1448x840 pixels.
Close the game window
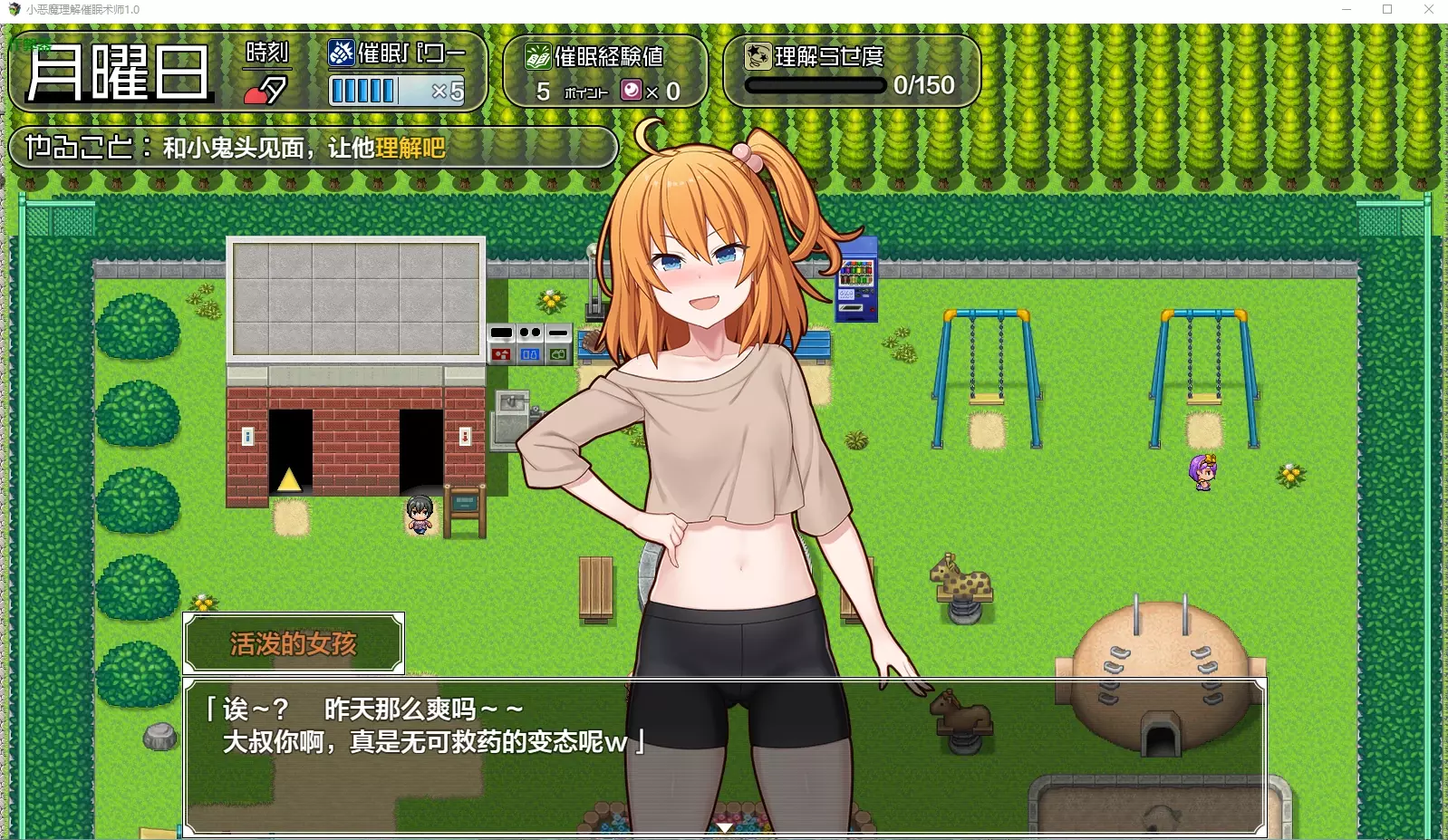coord(1429,10)
